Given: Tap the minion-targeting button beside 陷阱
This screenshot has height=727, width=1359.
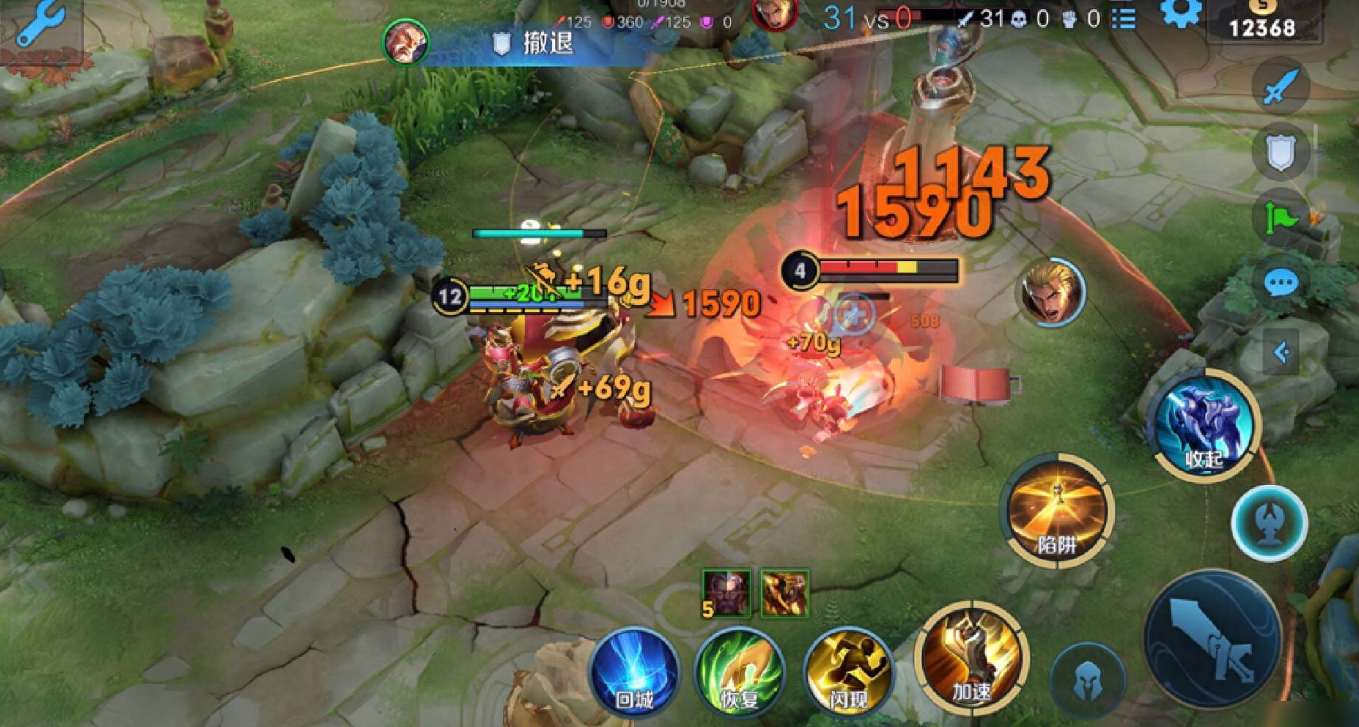Looking at the screenshot, I should click(1269, 523).
